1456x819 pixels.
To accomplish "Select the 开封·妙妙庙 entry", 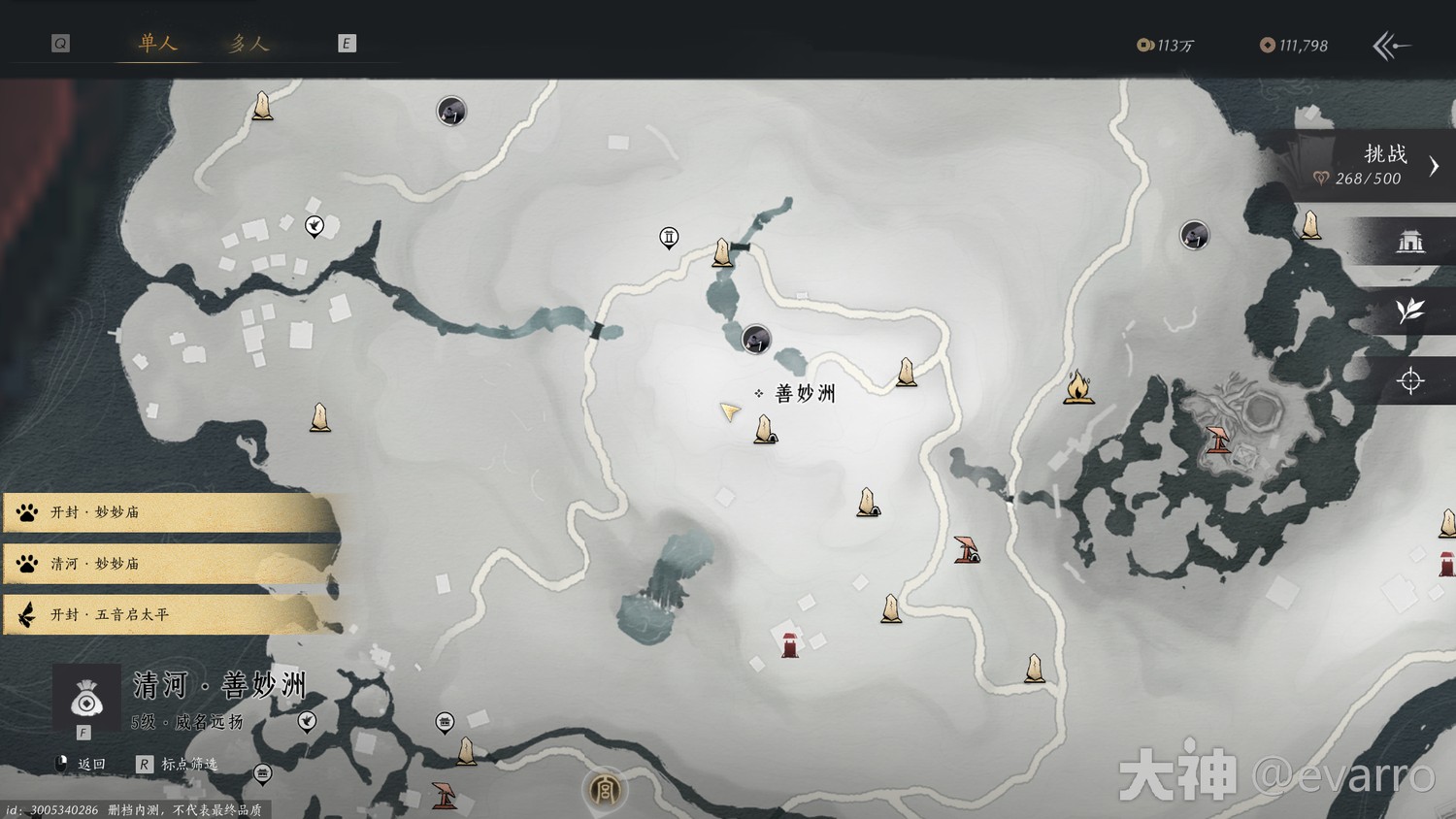I will 170,512.
